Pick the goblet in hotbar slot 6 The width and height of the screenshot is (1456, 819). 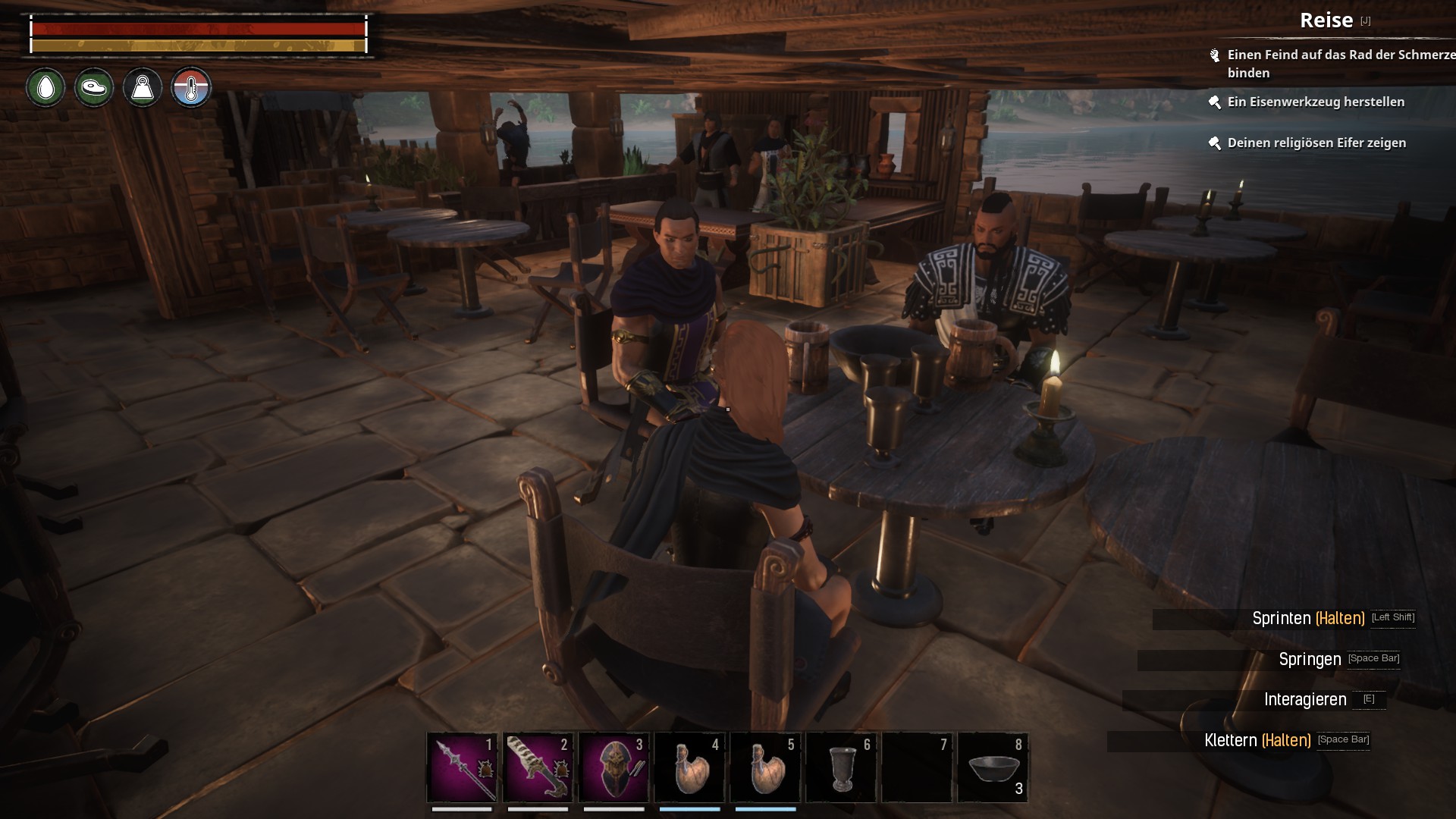click(841, 767)
